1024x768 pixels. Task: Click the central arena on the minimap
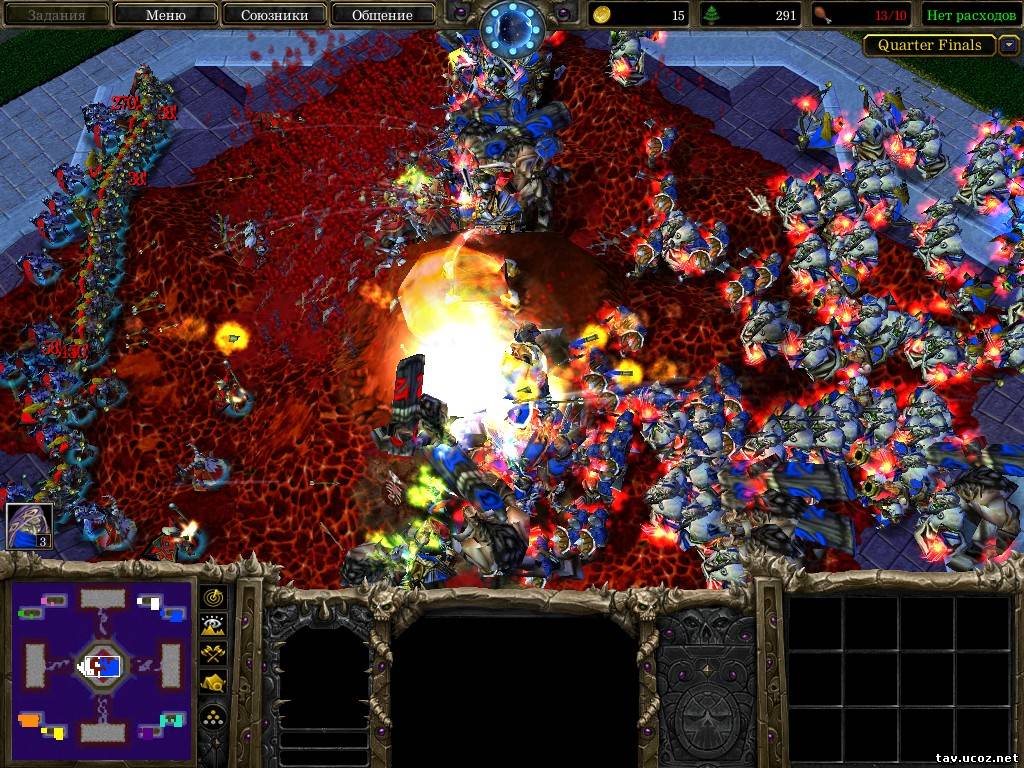pos(101,665)
